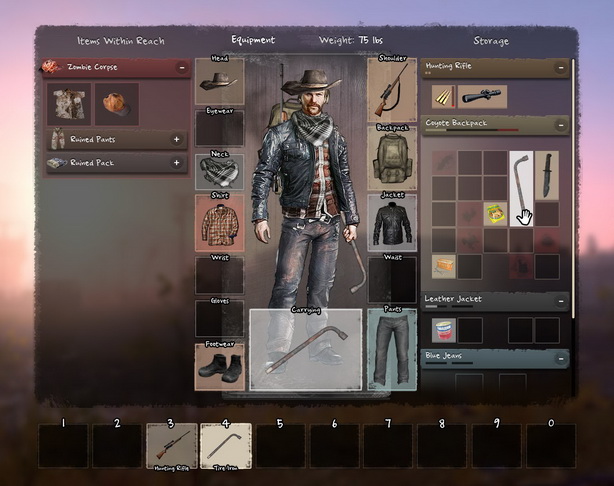
Task: Expand the Ruined Pack container
Action: (177, 162)
